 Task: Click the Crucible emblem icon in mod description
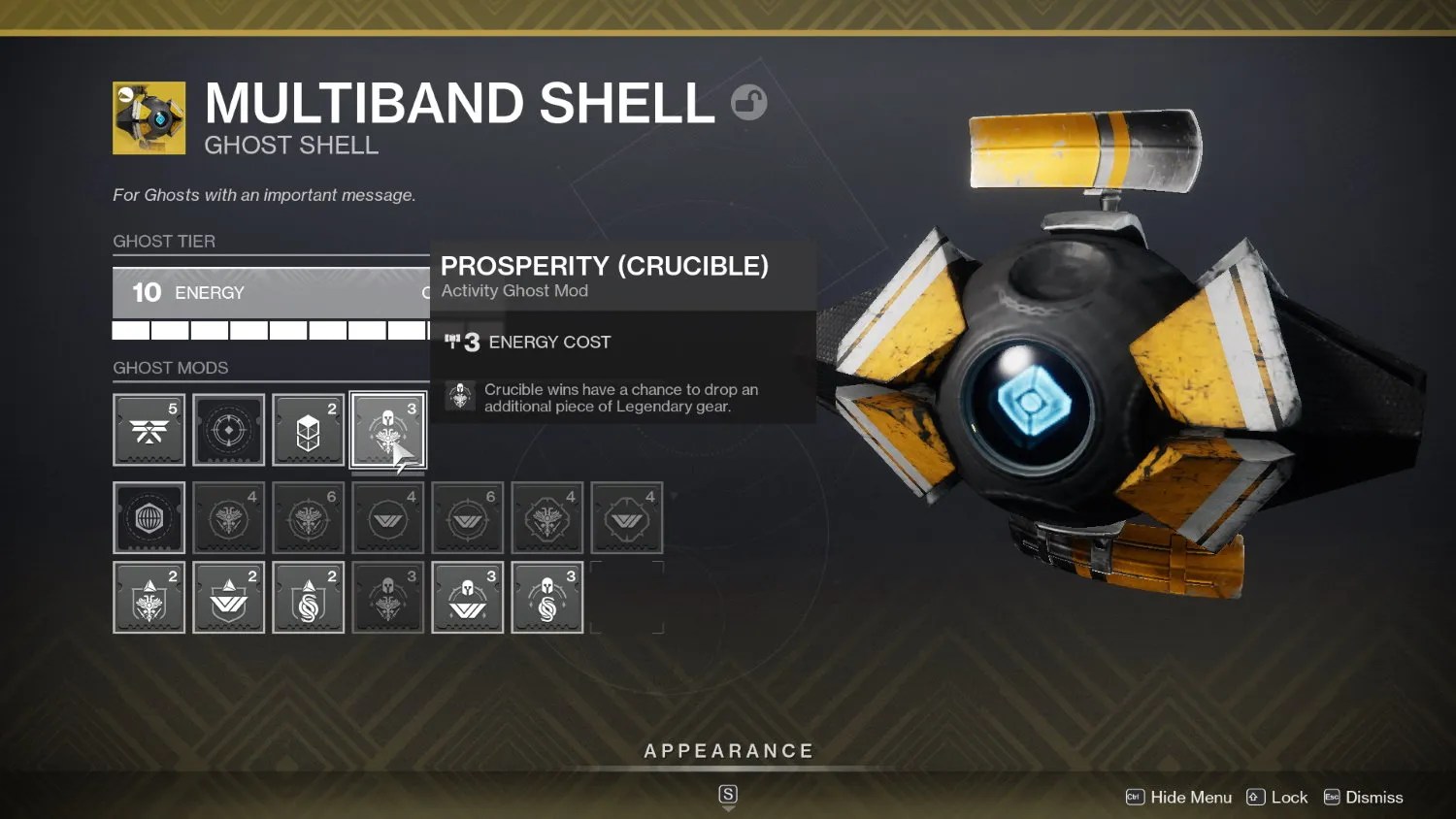point(459,397)
